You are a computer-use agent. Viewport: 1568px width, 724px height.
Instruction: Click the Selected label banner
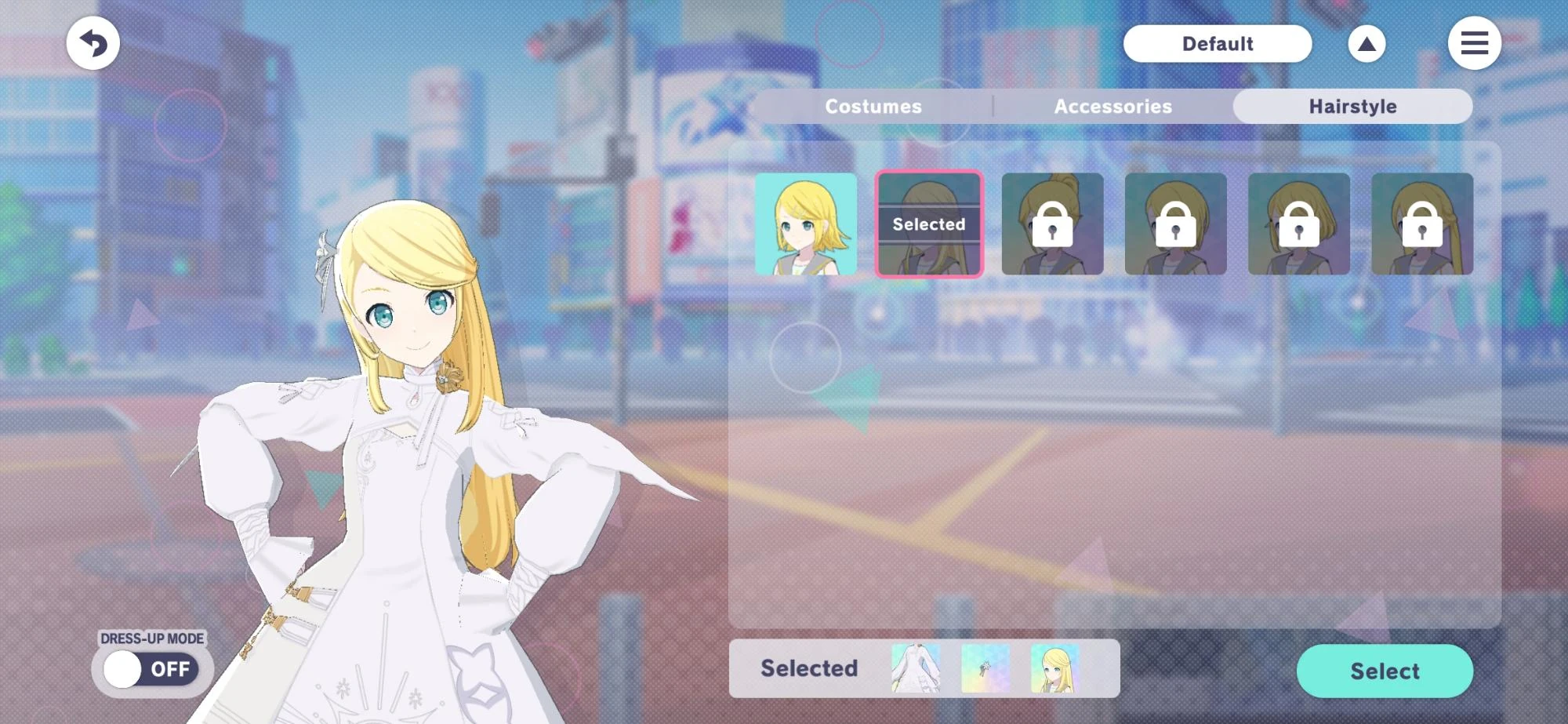point(808,668)
